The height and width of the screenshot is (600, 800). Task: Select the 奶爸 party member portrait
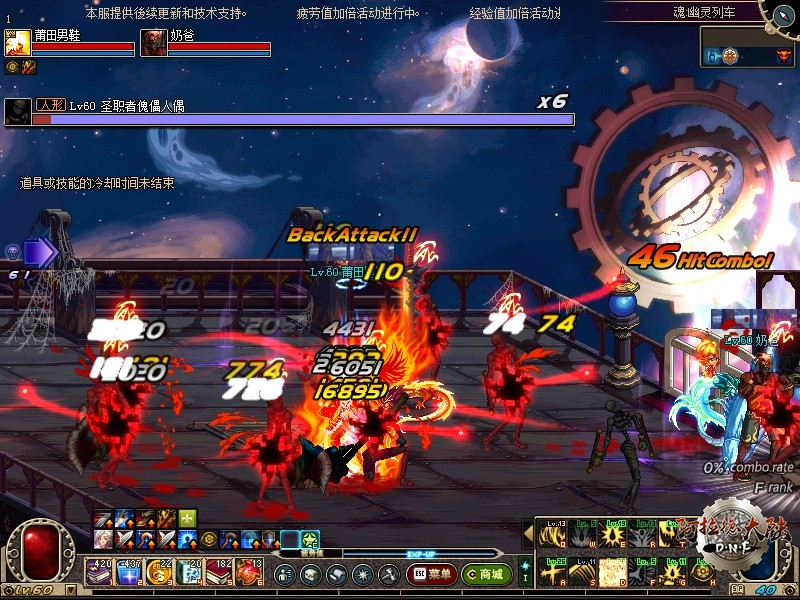coord(153,43)
